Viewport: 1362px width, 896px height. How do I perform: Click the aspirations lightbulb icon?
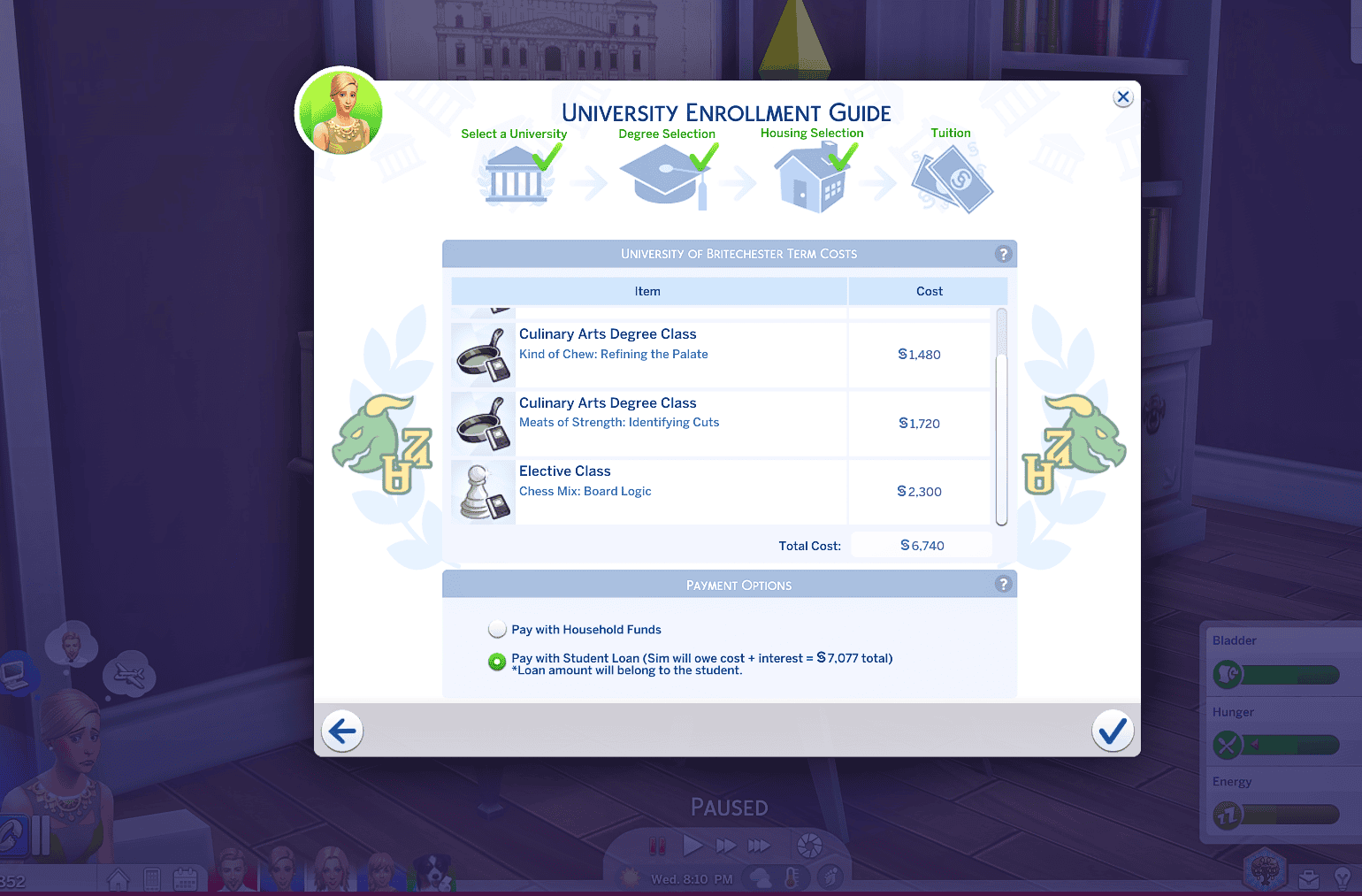pos(1343,878)
